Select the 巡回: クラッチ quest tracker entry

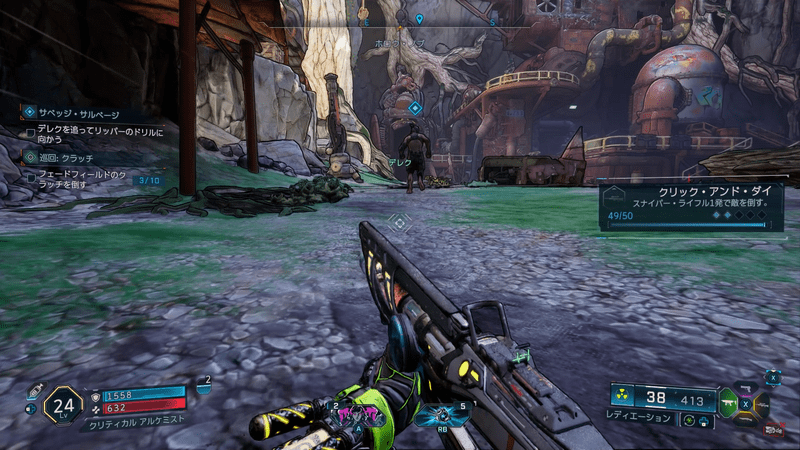[70, 157]
